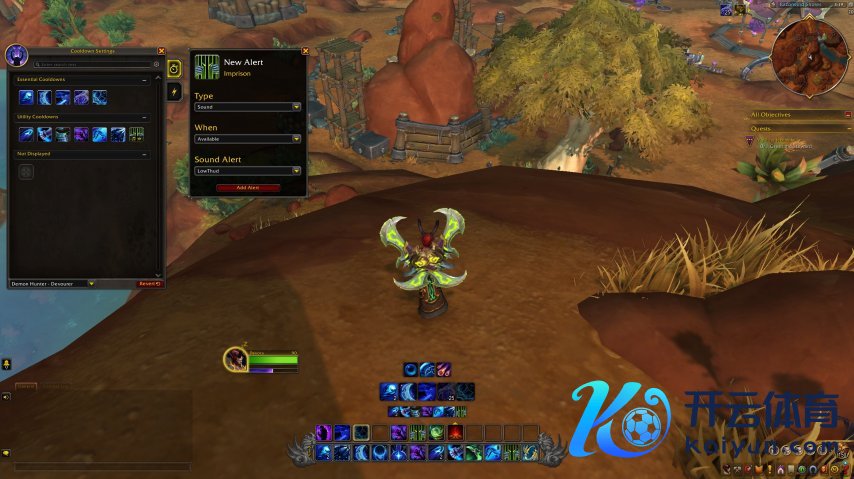The image size is (854, 479).
Task: Select the player portrait frame
Action: (x=236, y=360)
